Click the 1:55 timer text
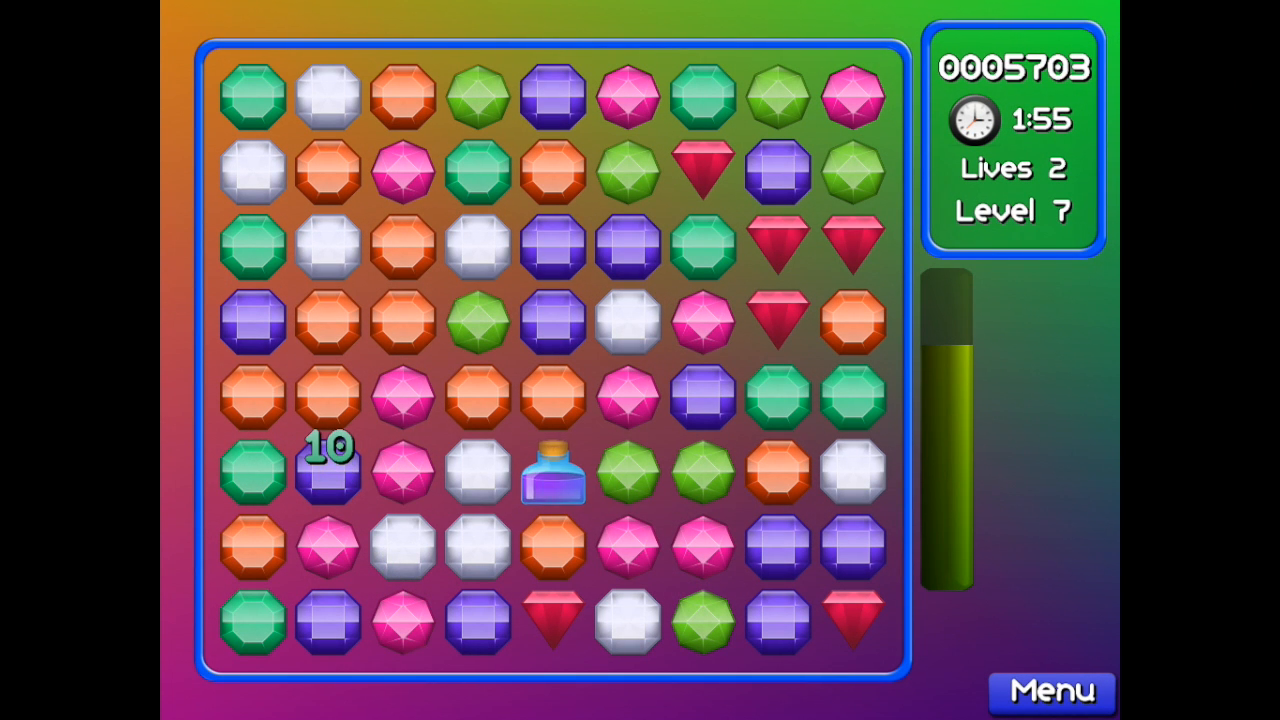This screenshot has width=1280, height=720. coord(1040,118)
